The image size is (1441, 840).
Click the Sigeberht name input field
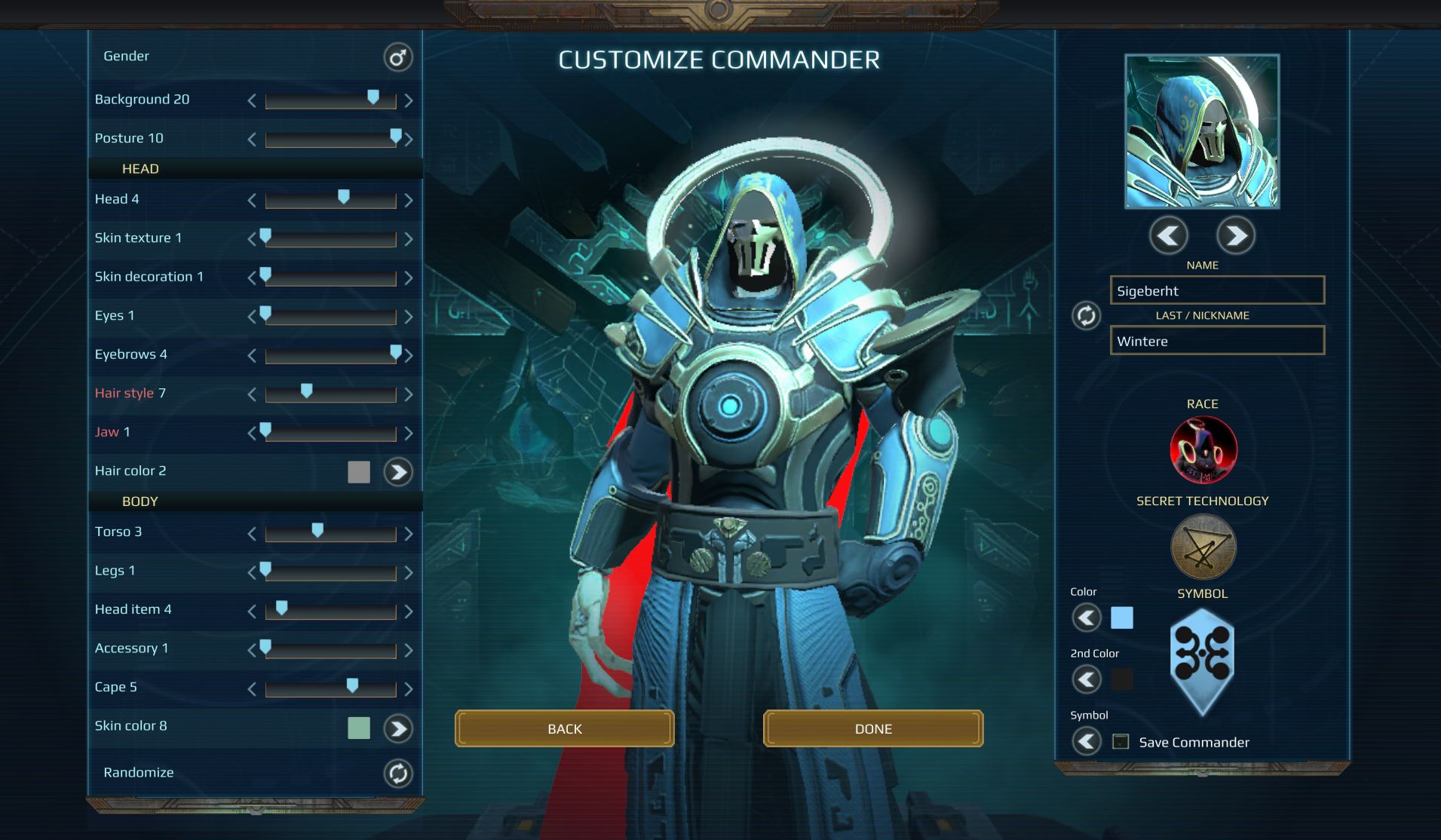click(1217, 290)
